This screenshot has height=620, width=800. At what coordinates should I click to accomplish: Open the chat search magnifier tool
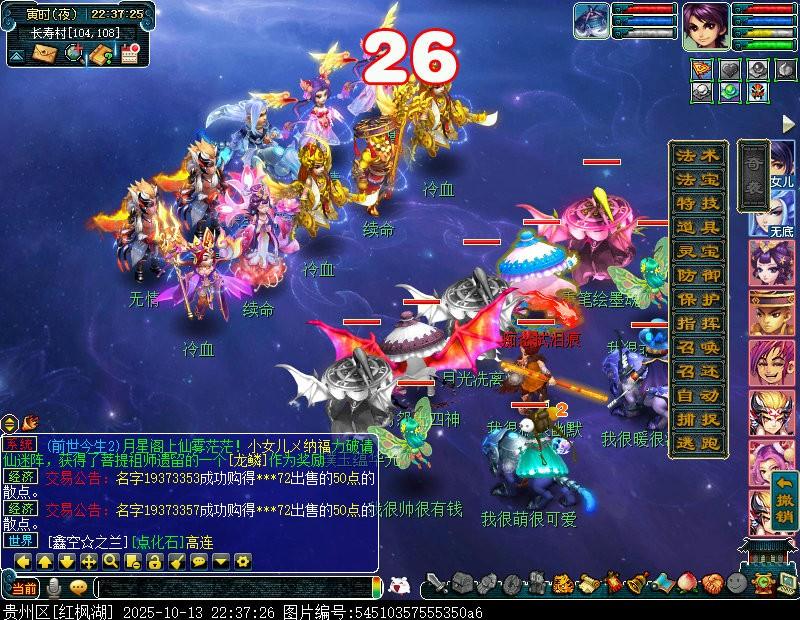(111, 562)
